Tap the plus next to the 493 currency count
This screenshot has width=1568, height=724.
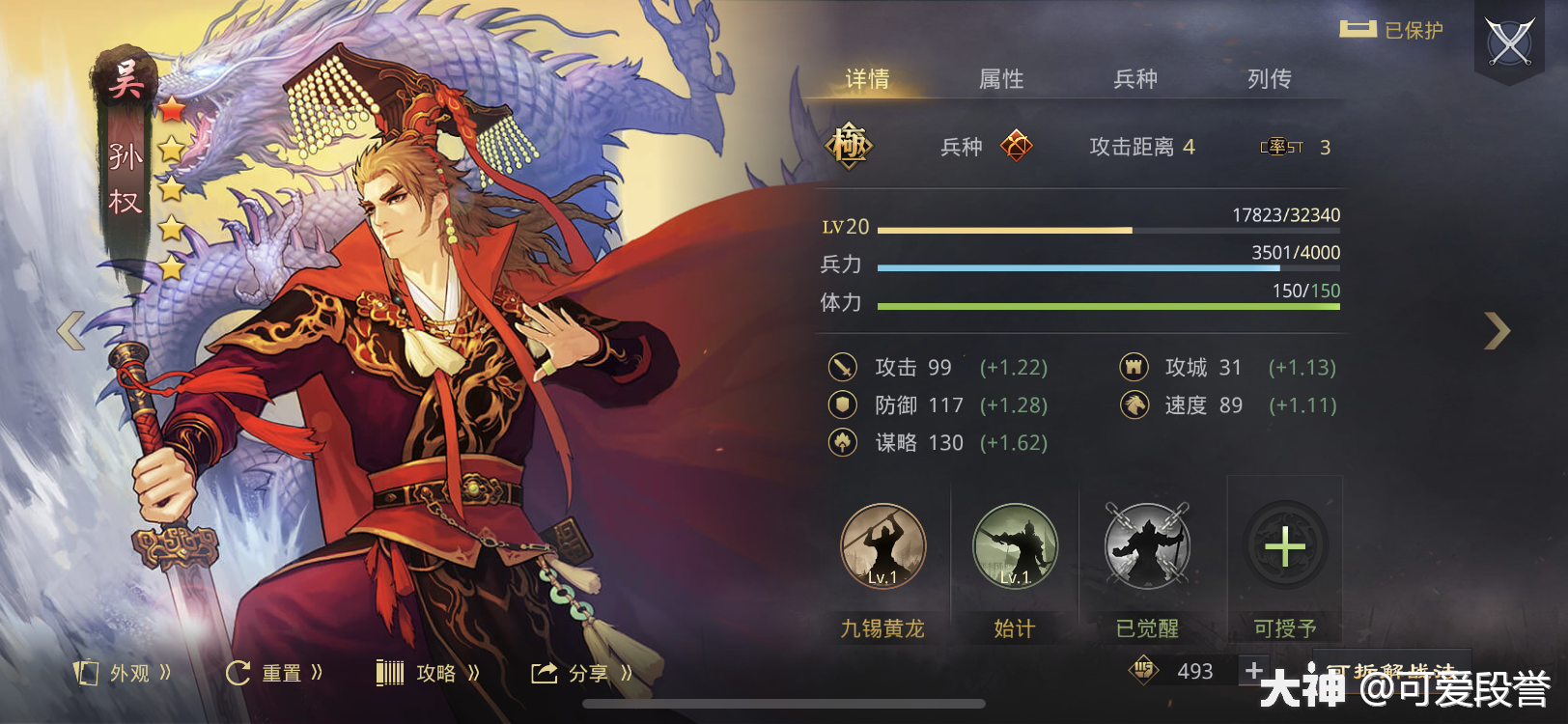(1252, 669)
